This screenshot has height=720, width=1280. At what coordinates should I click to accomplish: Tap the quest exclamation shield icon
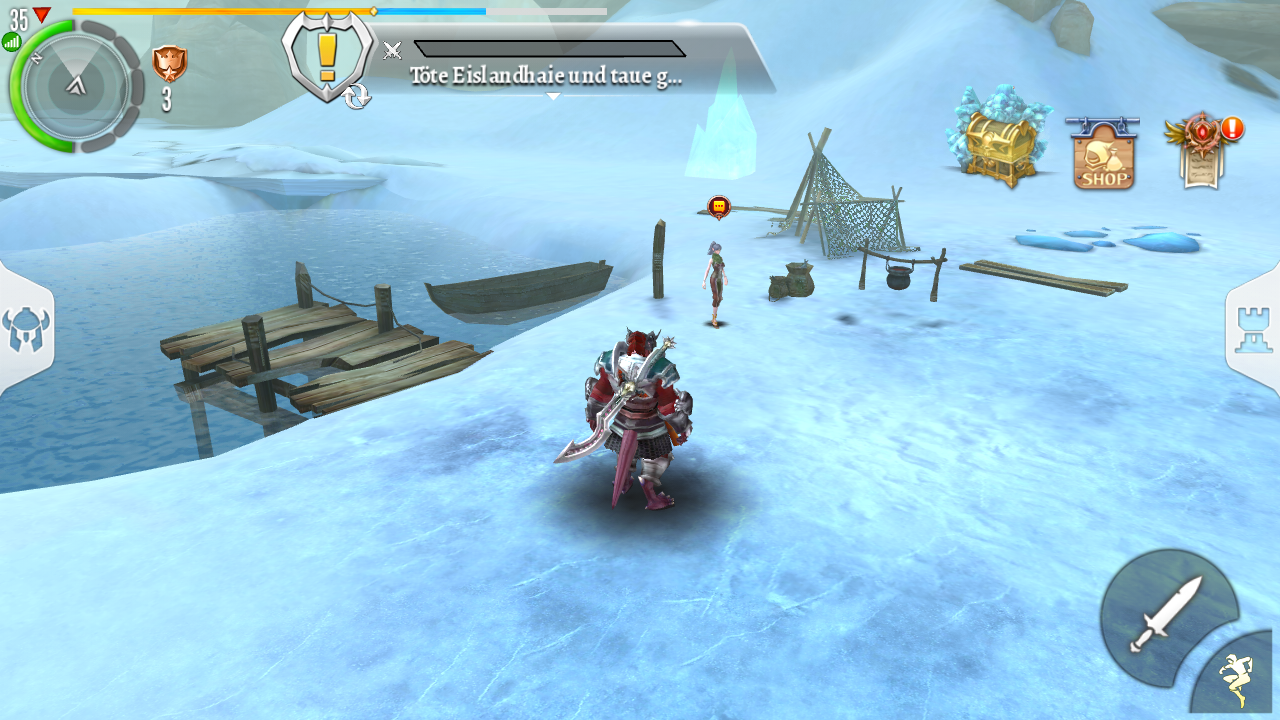[327, 57]
